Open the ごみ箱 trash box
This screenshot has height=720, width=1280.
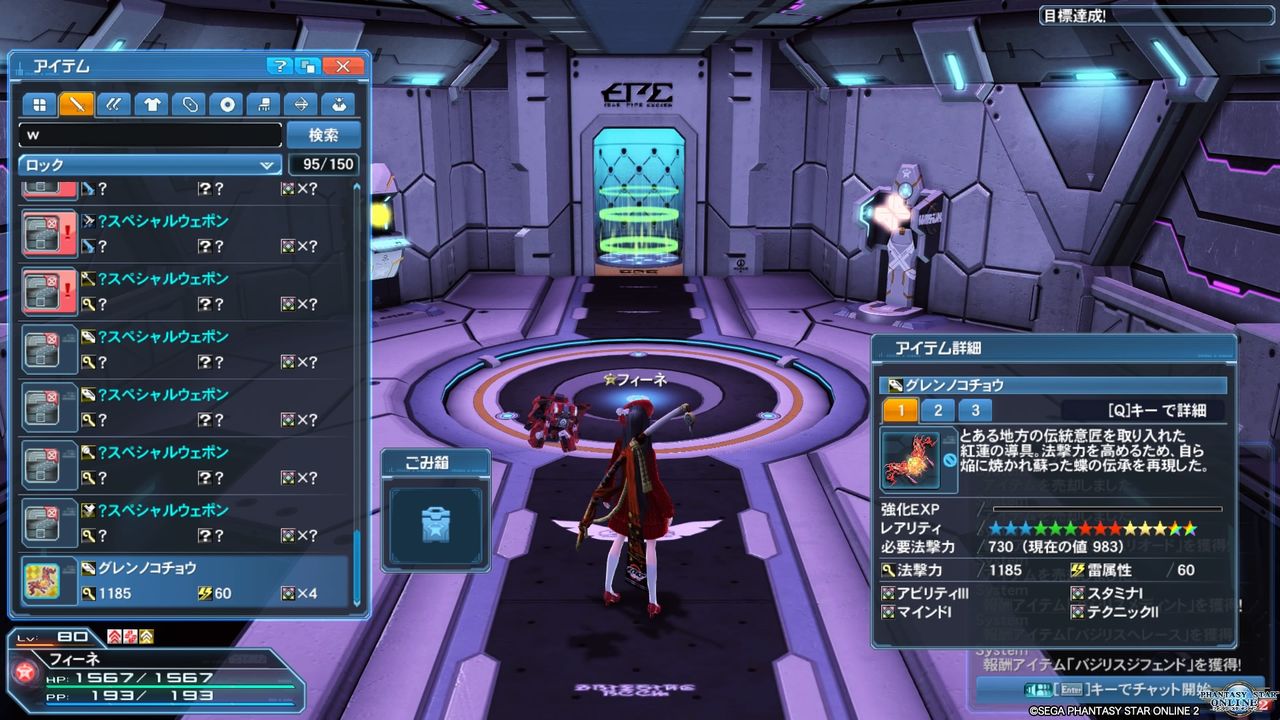coord(434,525)
